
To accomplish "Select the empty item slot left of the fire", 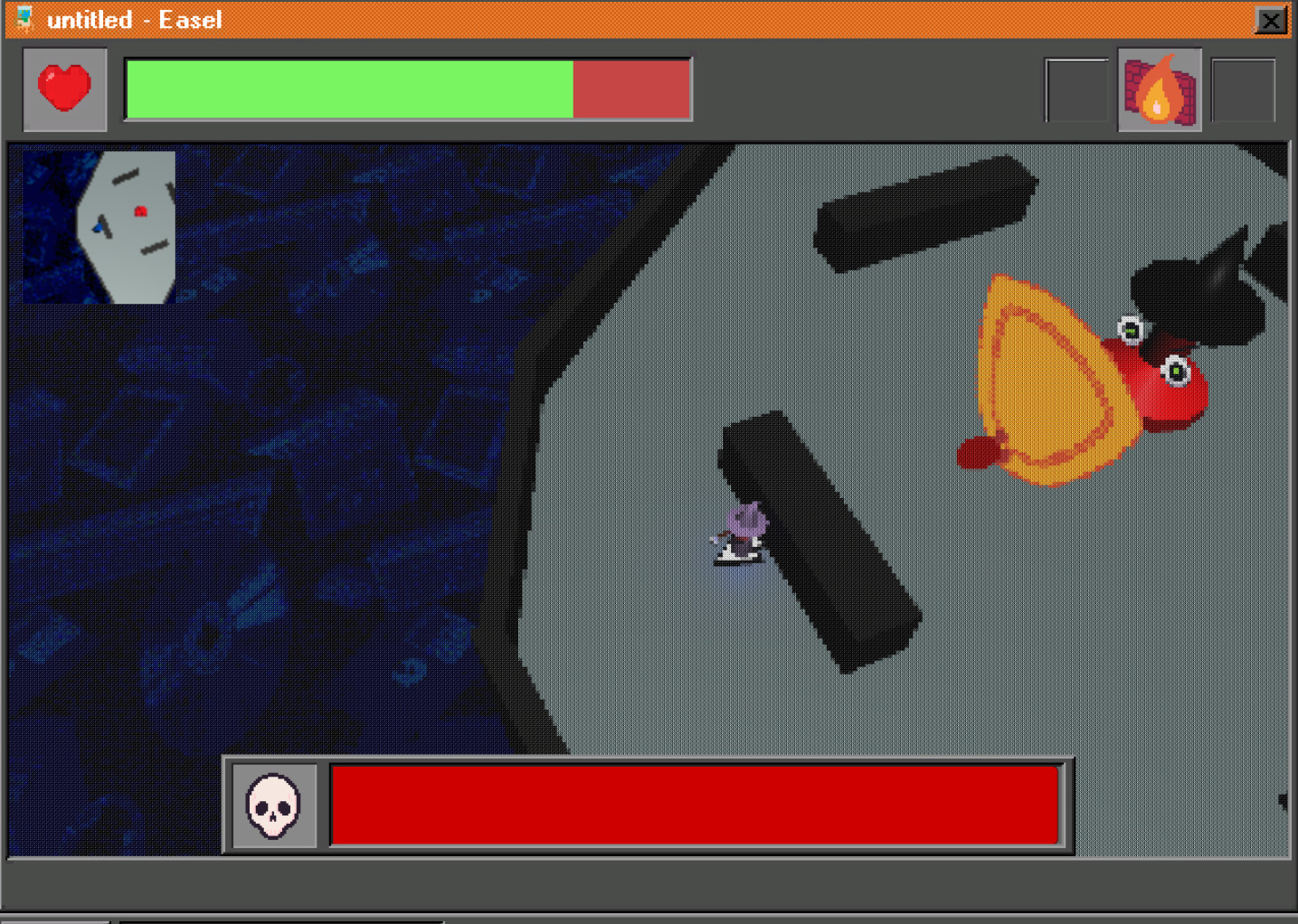I will 1076,90.
